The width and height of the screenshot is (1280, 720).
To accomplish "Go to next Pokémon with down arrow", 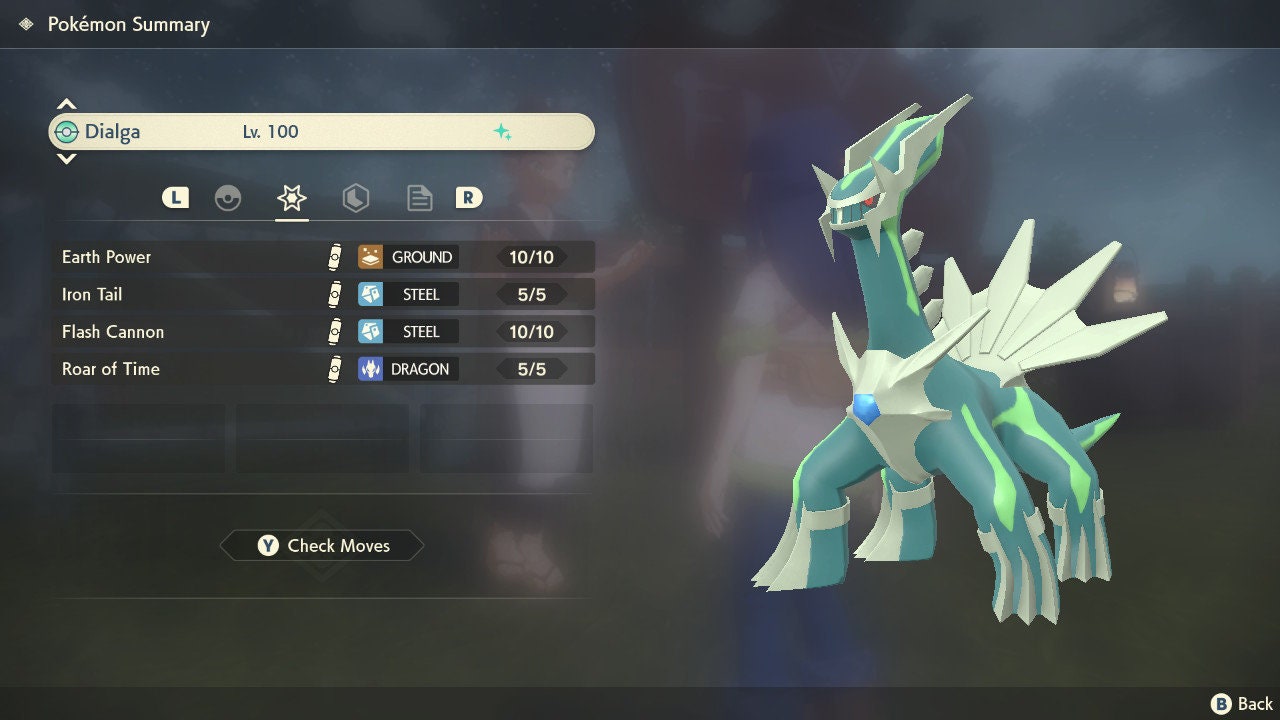I will click(66, 159).
